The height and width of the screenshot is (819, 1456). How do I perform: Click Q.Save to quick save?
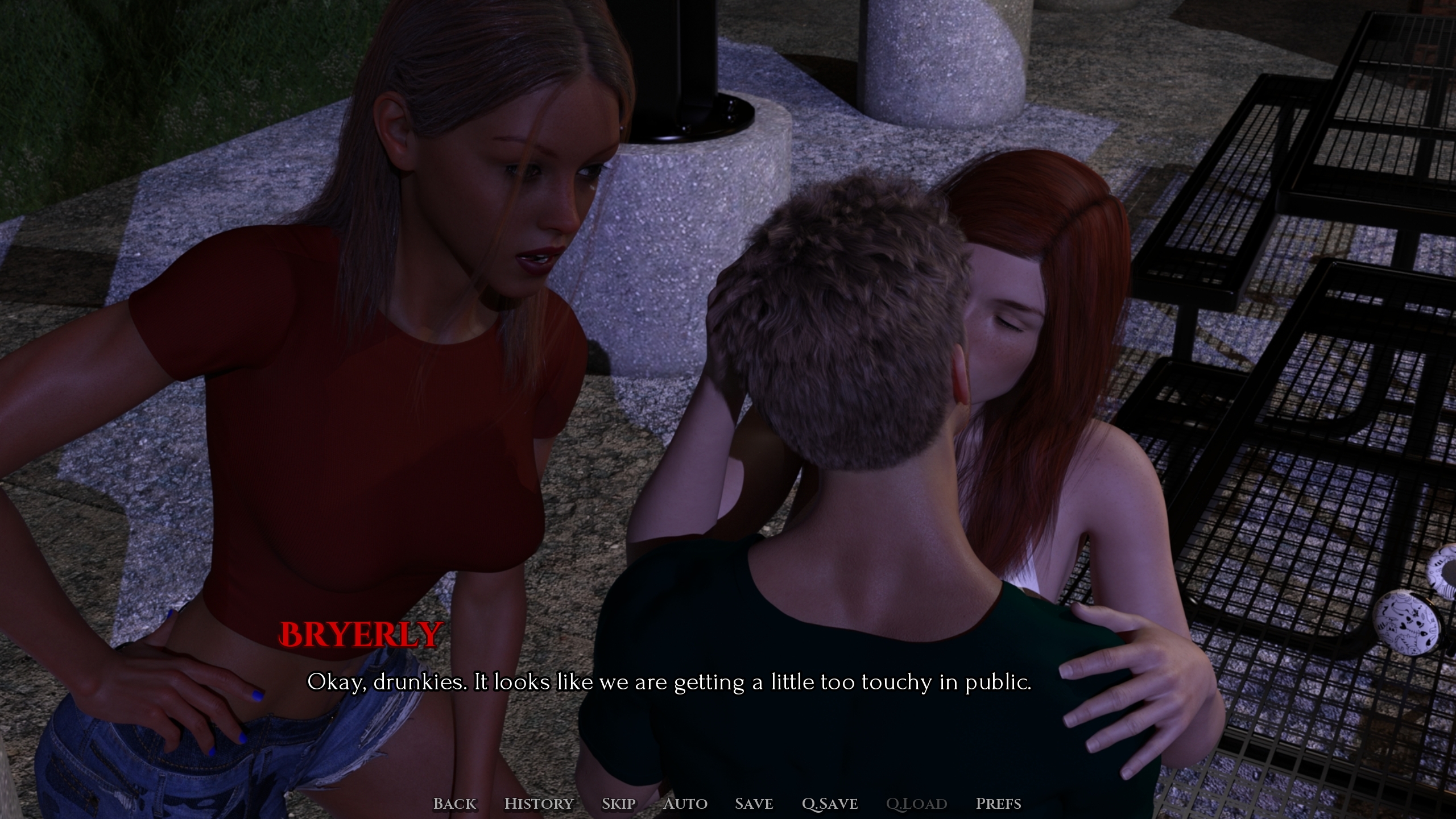click(x=829, y=804)
